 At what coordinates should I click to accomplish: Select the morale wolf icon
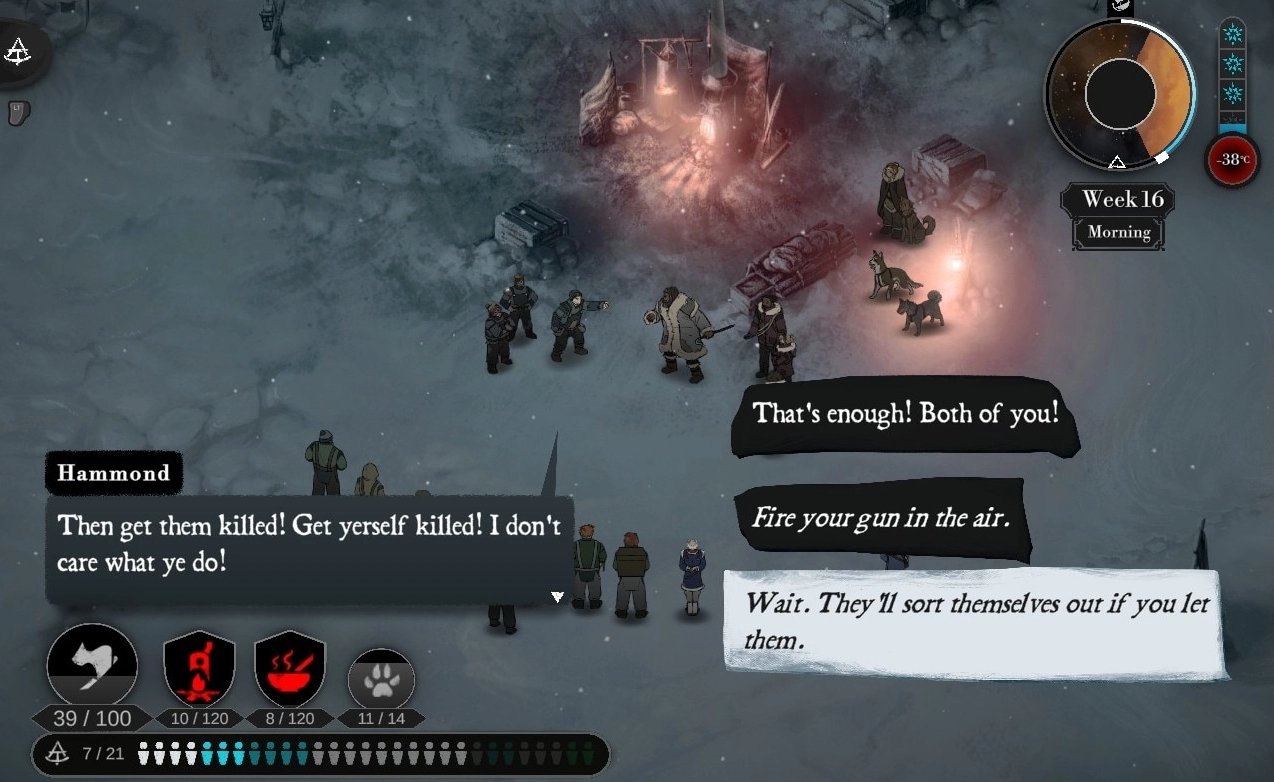91,665
